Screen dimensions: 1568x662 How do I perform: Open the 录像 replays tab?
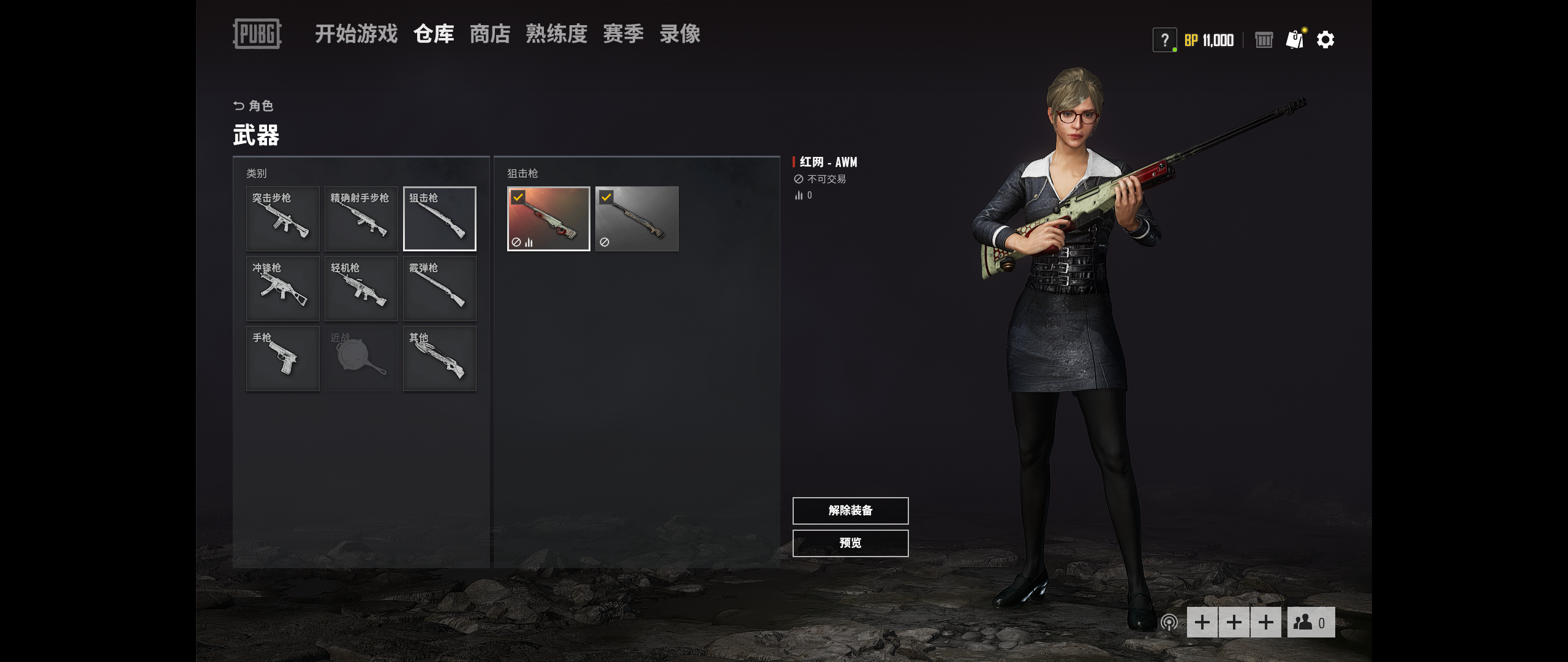pos(680,34)
